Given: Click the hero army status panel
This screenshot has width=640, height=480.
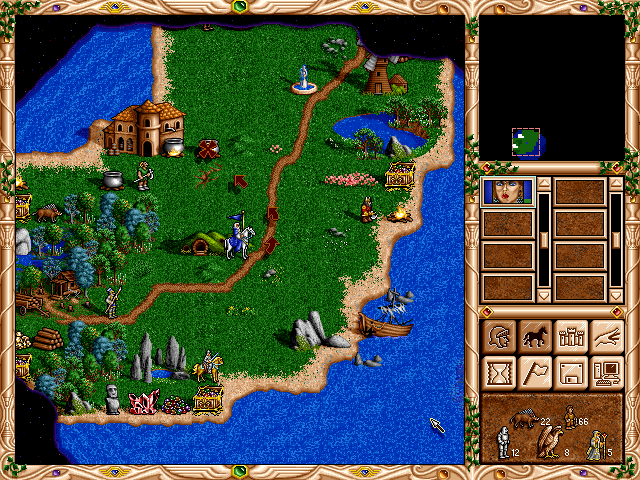Looking at the screenshot, I should click(551, 428).
